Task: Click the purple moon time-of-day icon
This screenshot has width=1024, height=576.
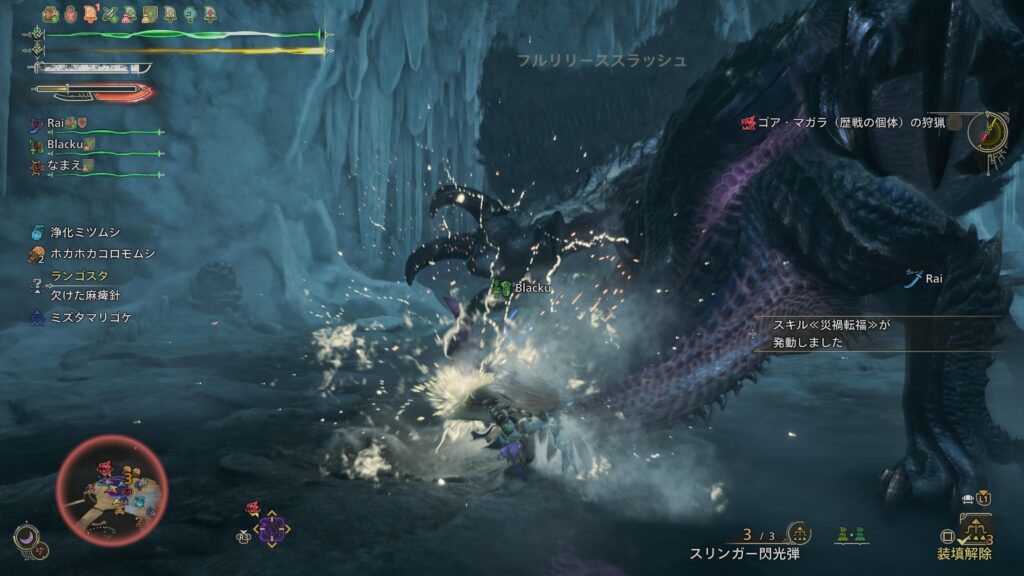Action: [27, 538]
